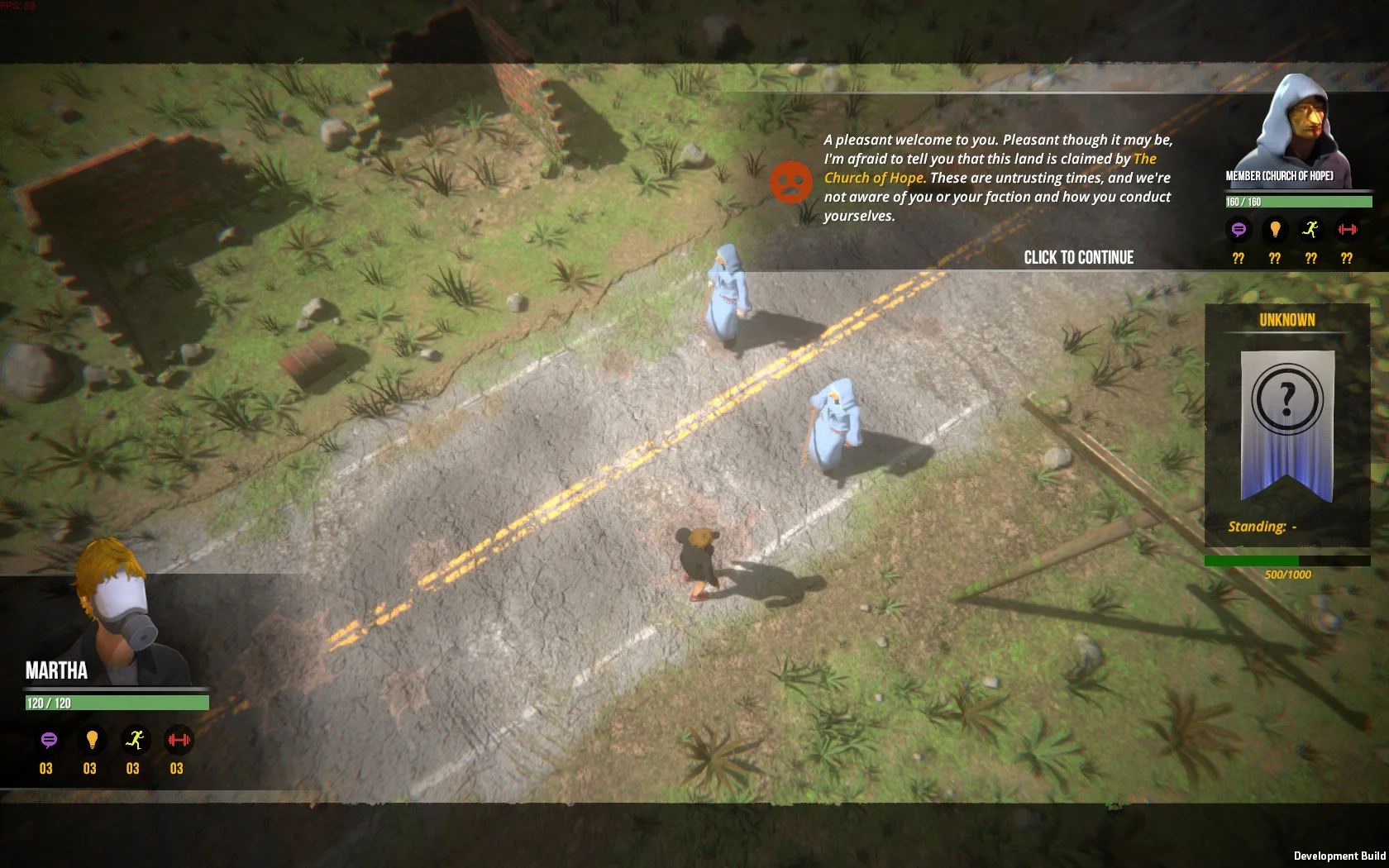Click Martha's red dumbbell strength icon
The height and width of the screenshot is (868, 1389).
(x=178, y=740)
